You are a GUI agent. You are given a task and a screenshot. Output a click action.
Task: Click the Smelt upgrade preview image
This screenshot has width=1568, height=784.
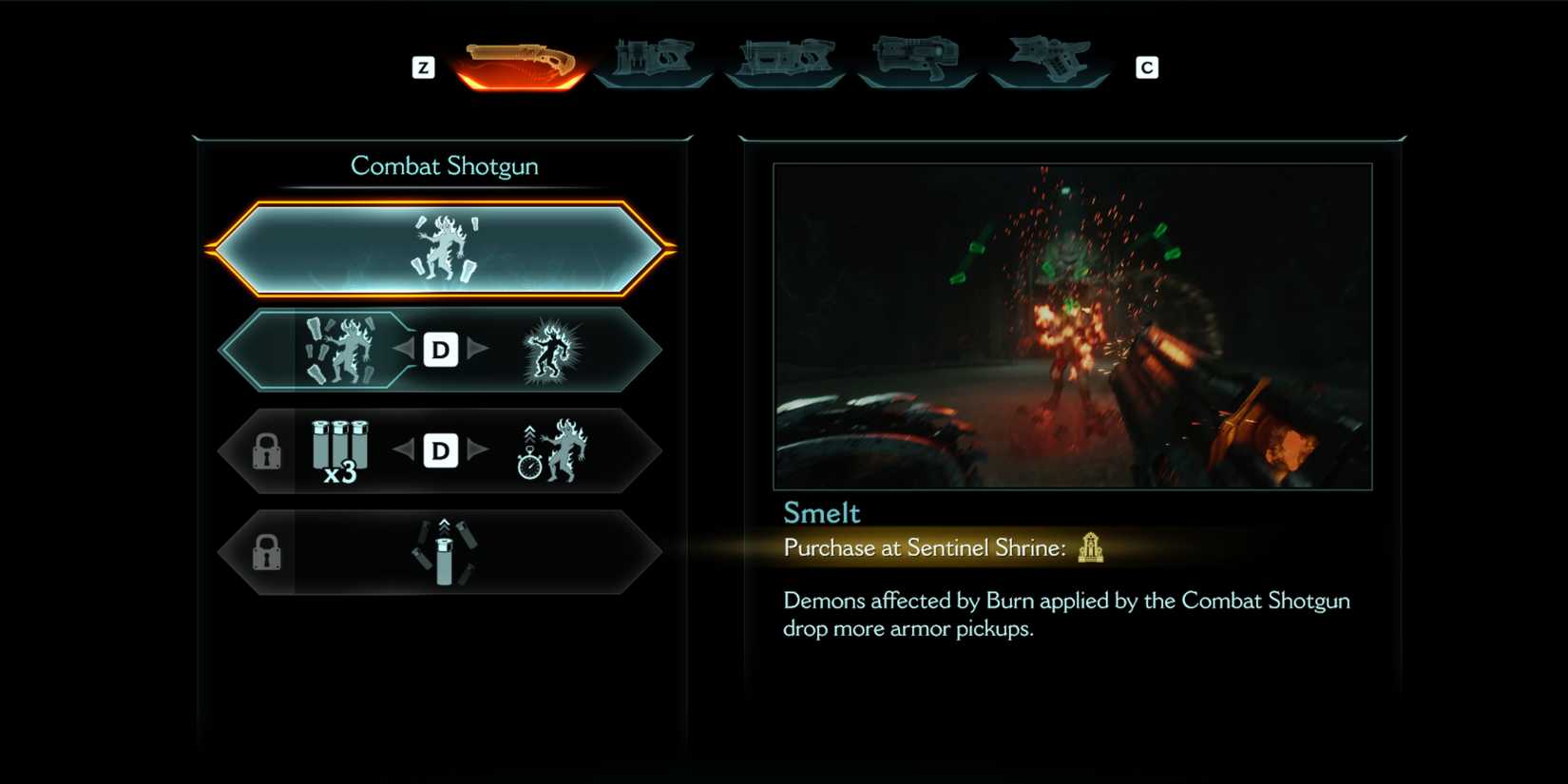(1074, 326)
